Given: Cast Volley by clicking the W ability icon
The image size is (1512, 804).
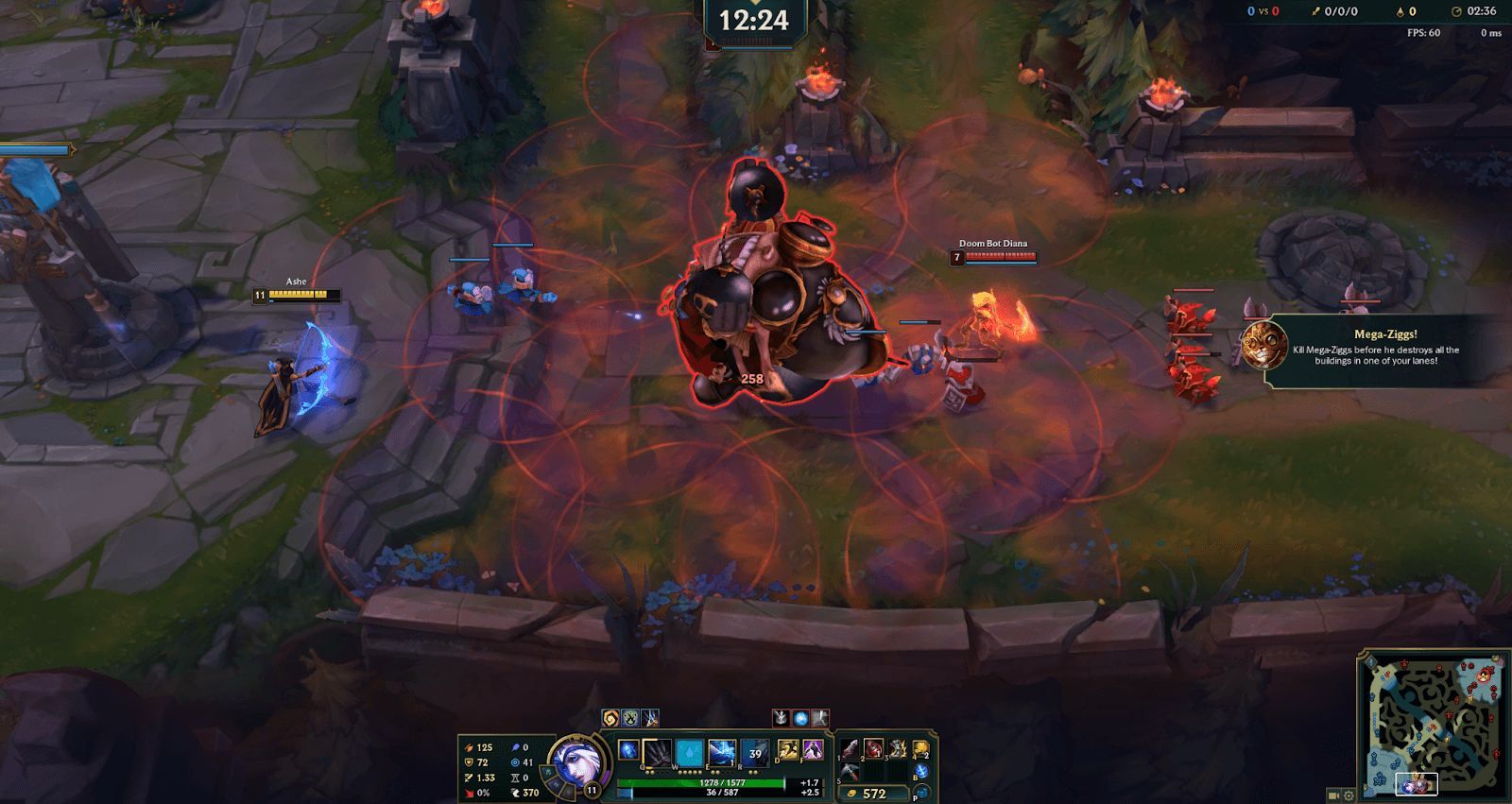Looking at the screenshot, I should pyautogui.click(x=689, y=751).
